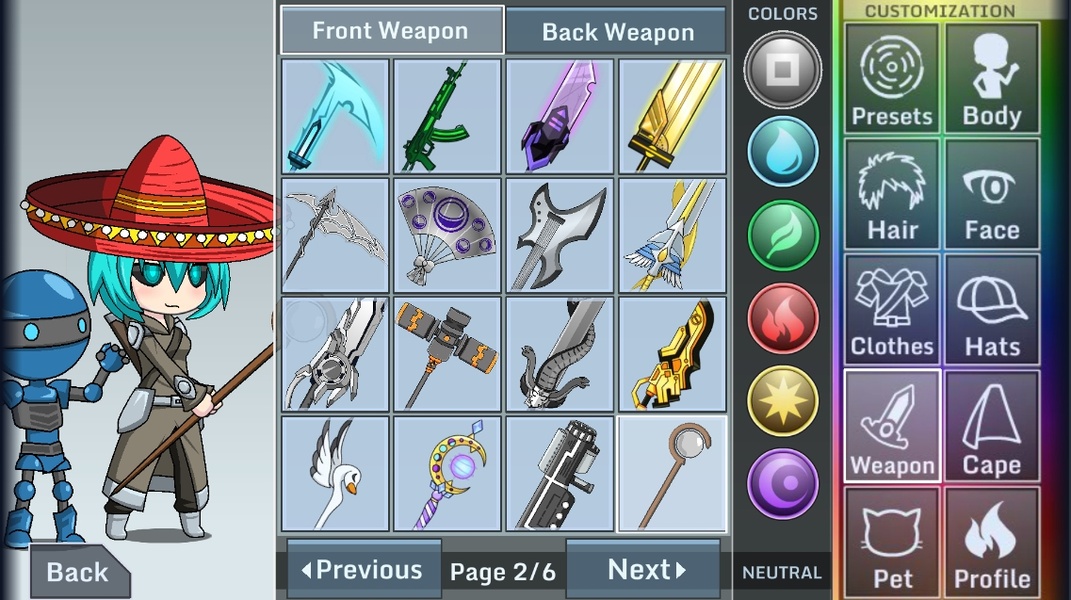Pick the red fire element color

(782, 318)
